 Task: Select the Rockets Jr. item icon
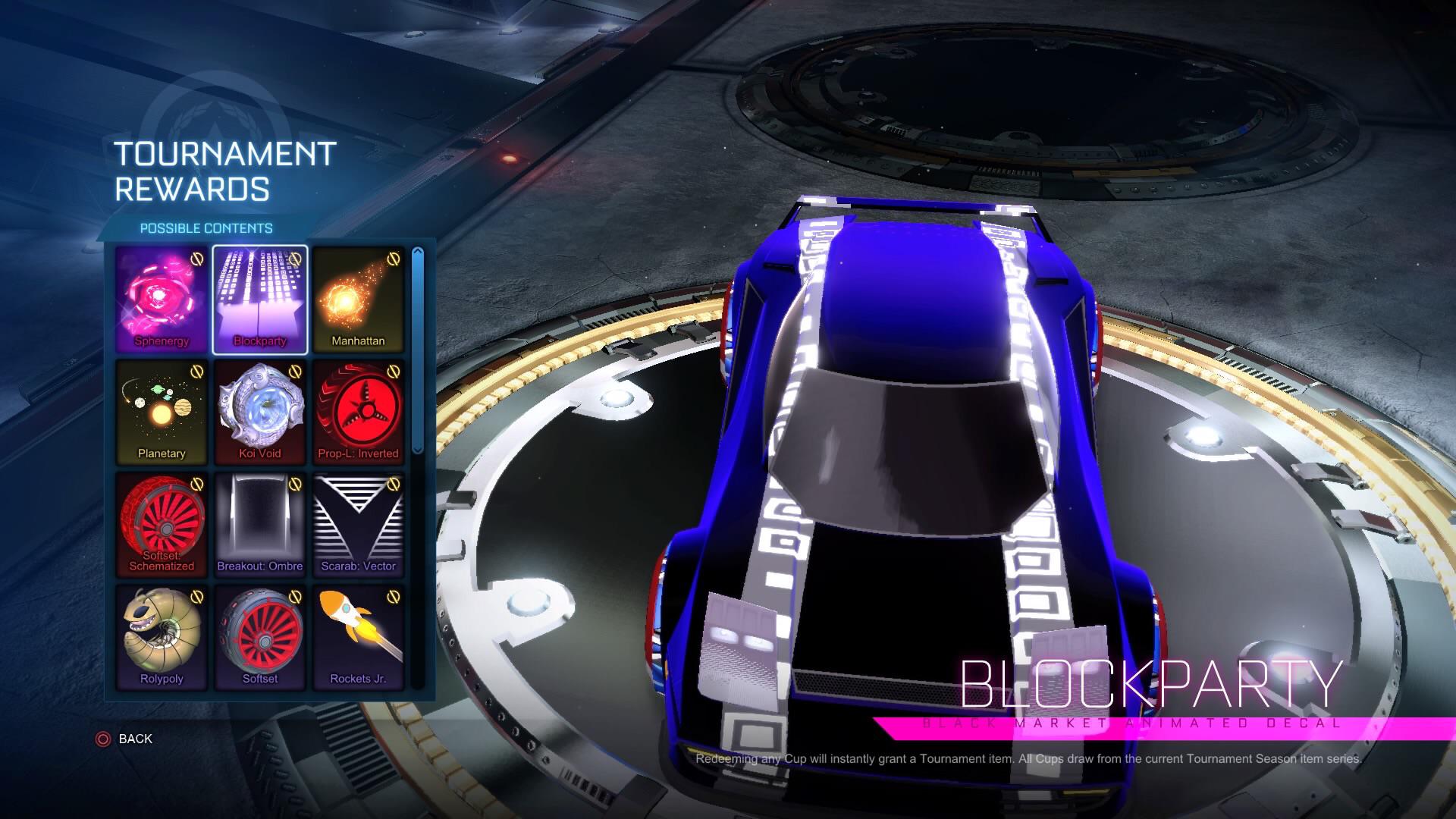coord(359,638)
